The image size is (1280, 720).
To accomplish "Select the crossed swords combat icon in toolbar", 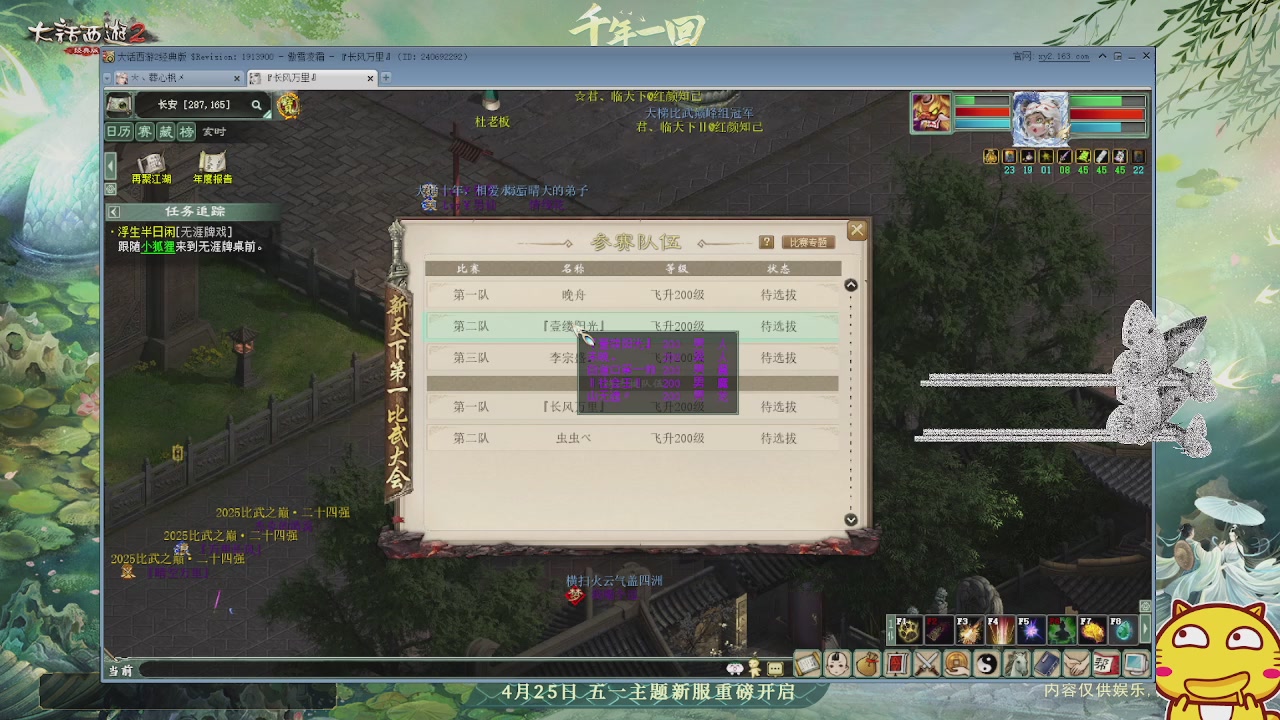I will [x=928, y=663].
